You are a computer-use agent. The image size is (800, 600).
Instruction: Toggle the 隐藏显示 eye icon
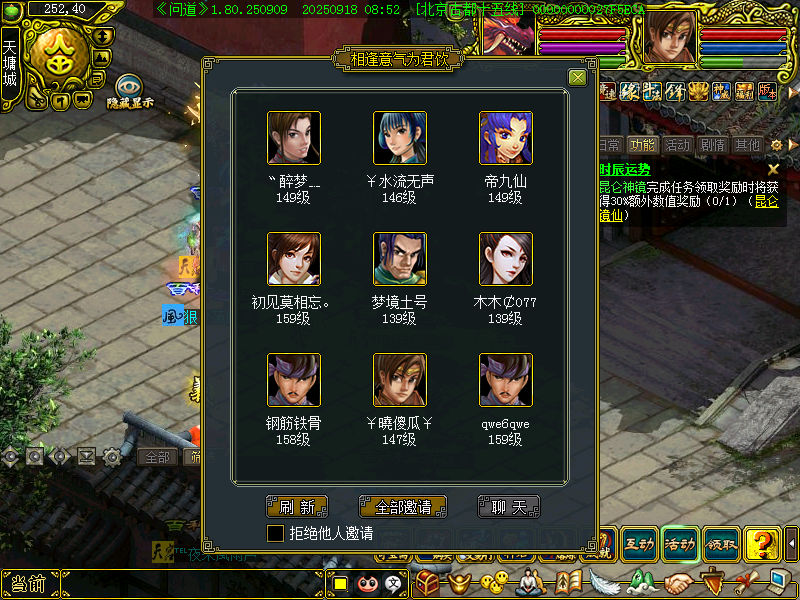pos(130,87)
